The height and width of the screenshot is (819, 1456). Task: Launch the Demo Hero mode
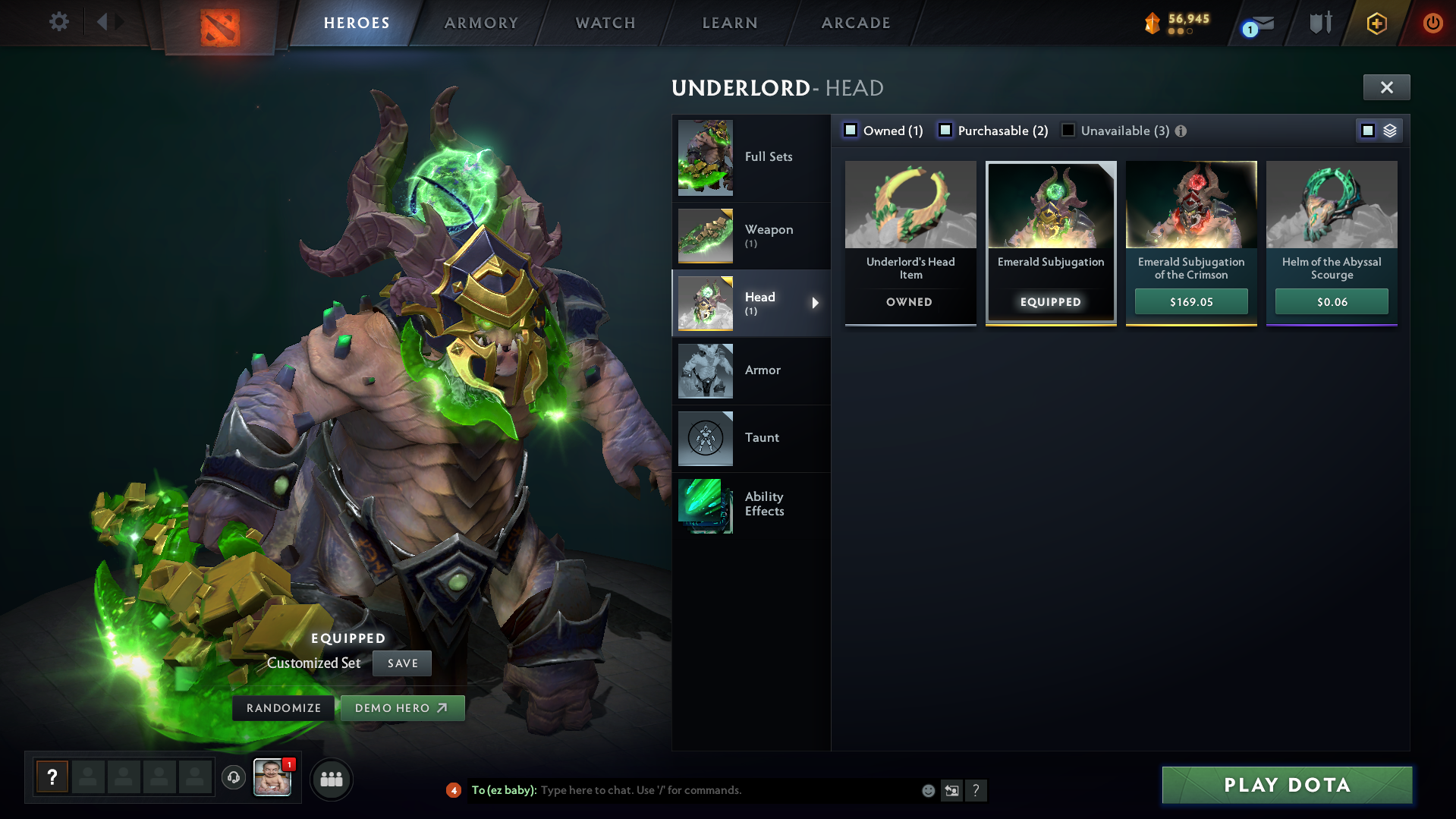[x=402, y=708]
